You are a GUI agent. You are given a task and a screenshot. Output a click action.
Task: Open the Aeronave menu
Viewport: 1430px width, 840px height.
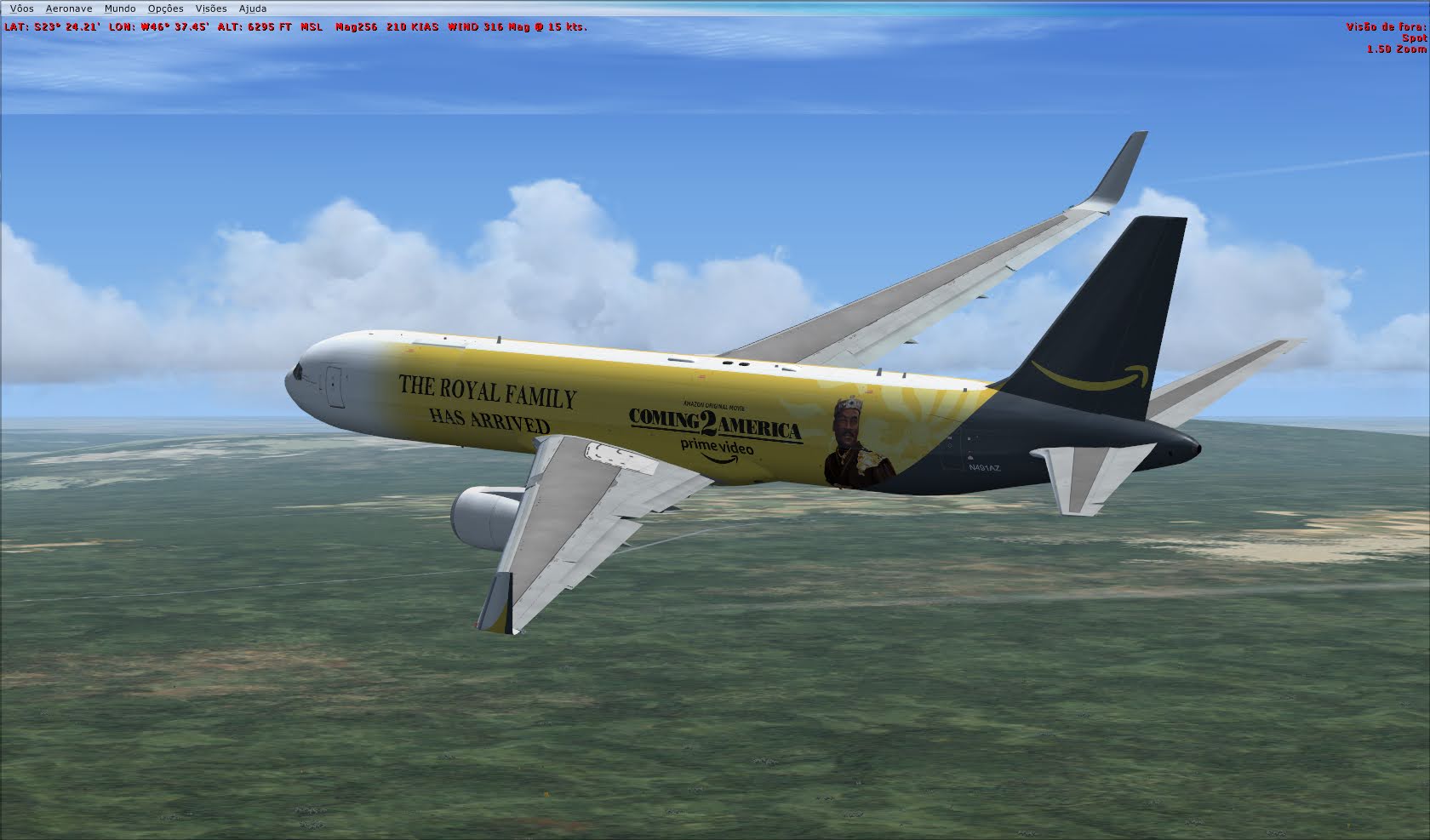point(69,8)
